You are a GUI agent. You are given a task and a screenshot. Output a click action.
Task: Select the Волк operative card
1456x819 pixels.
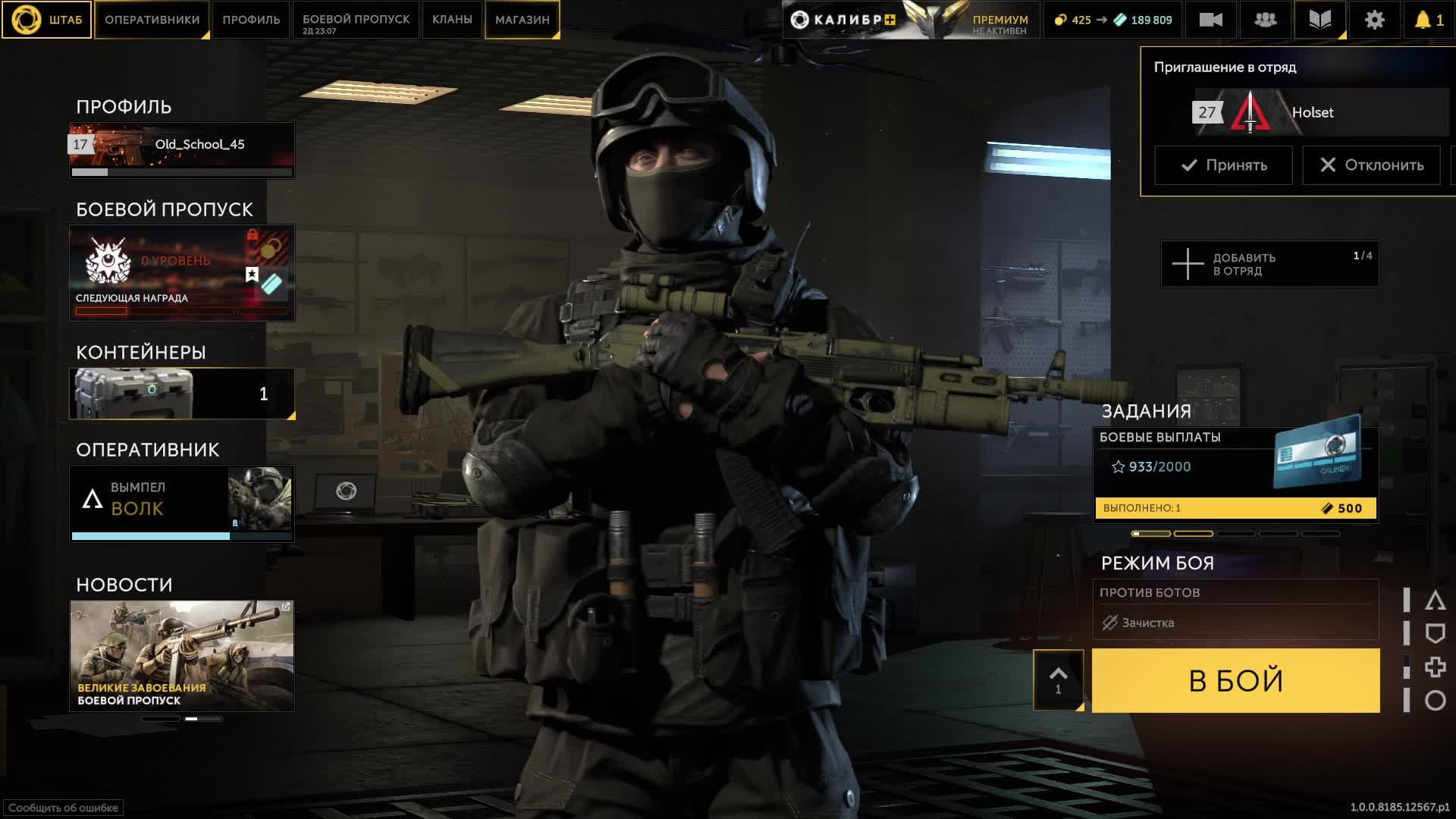(x=182, y=500)
